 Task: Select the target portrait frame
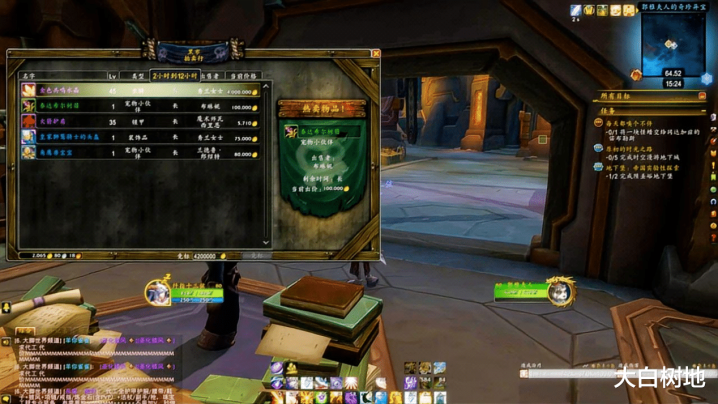[x=561, y=291]
